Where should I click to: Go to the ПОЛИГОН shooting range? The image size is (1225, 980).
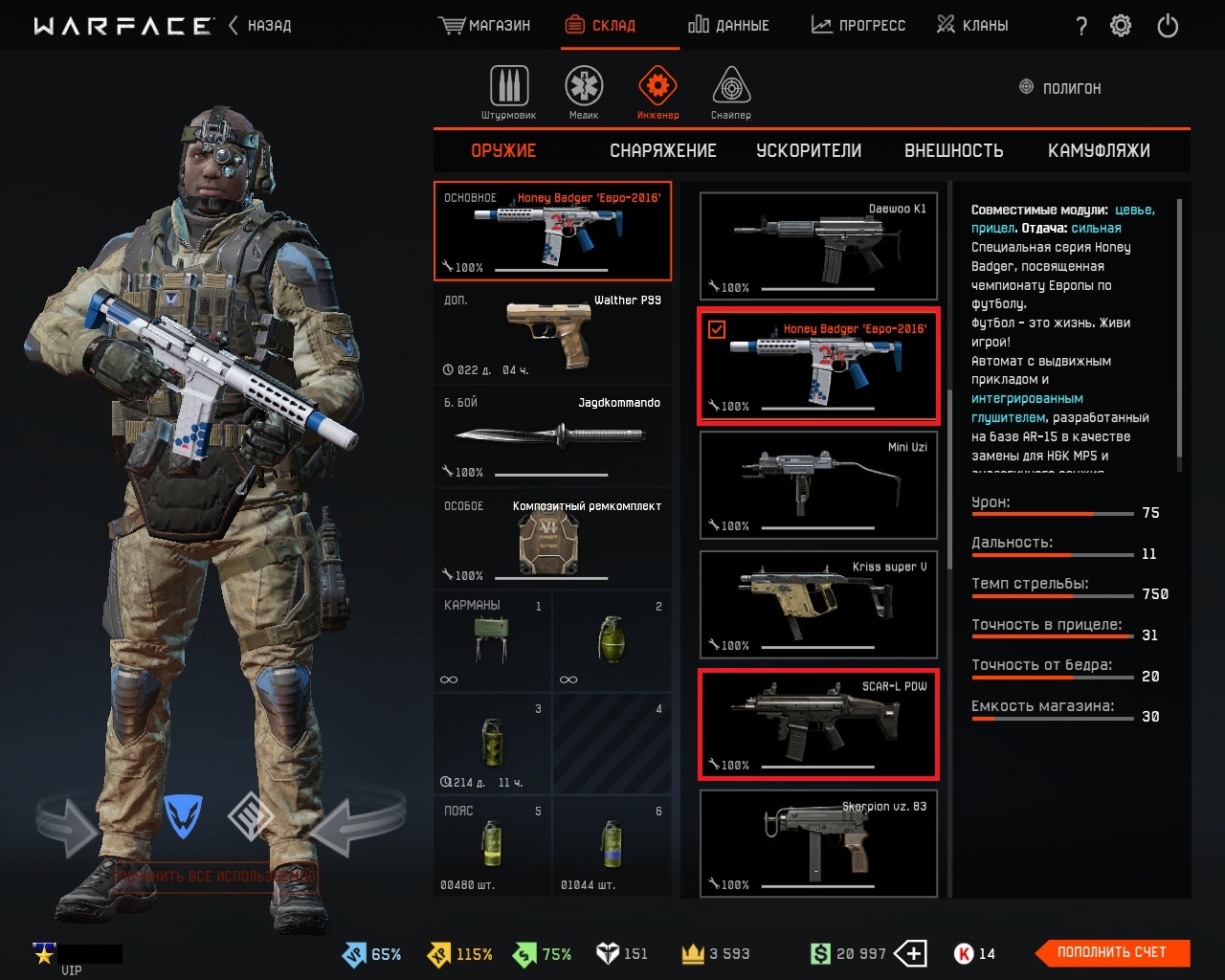tap(1060, 88)
